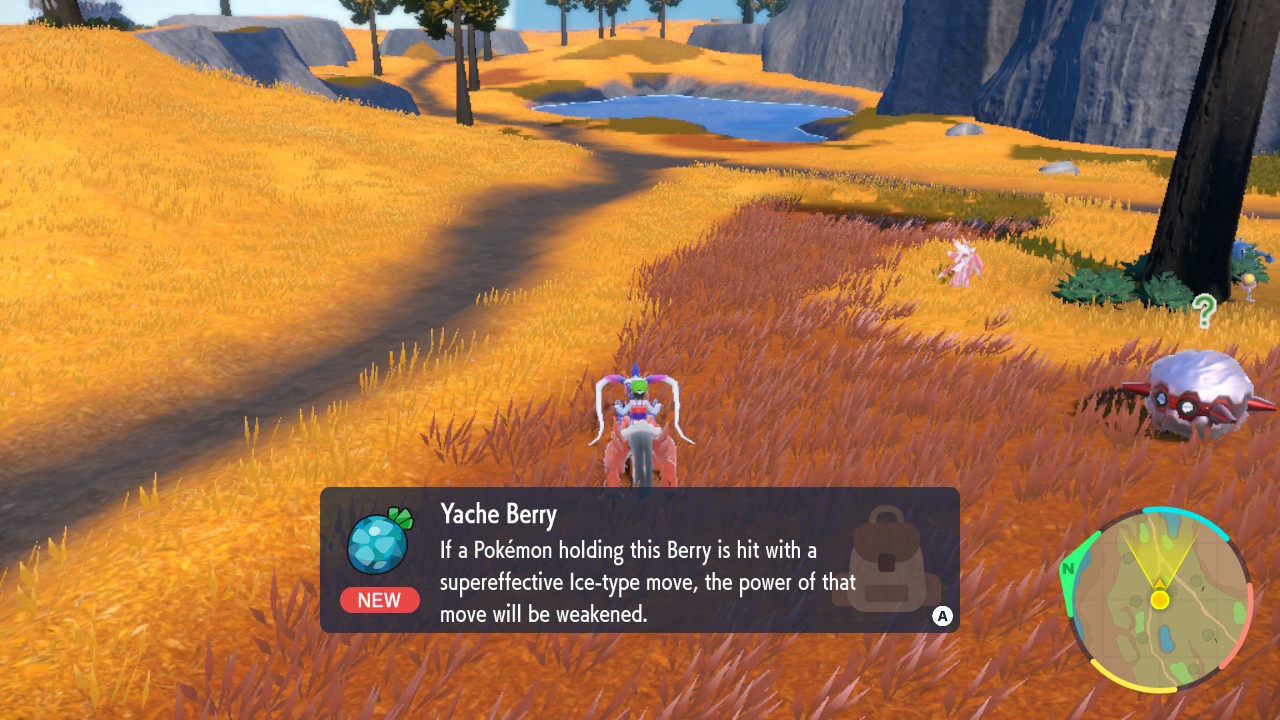Open the circular minimap
The height and width of the screenshot is (720, 1280).
tap(1160, 600)
